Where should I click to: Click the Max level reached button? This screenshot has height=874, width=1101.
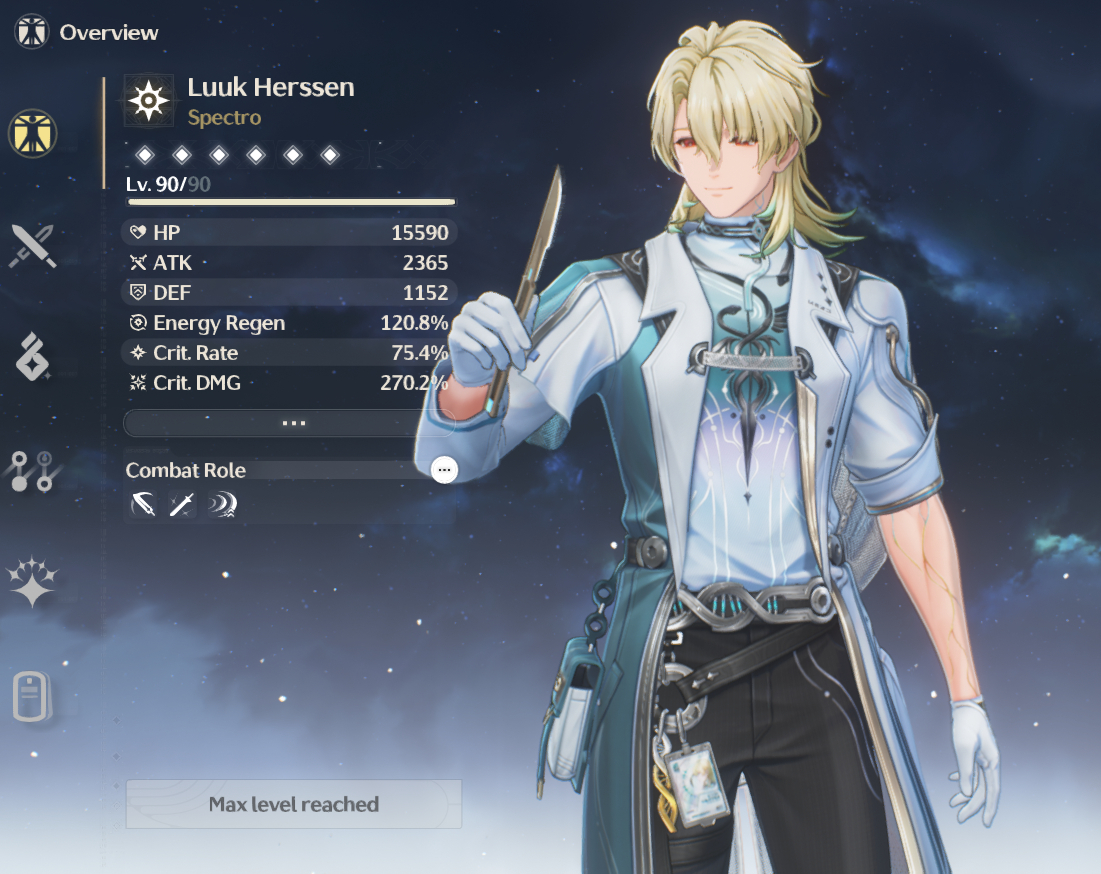294,804
